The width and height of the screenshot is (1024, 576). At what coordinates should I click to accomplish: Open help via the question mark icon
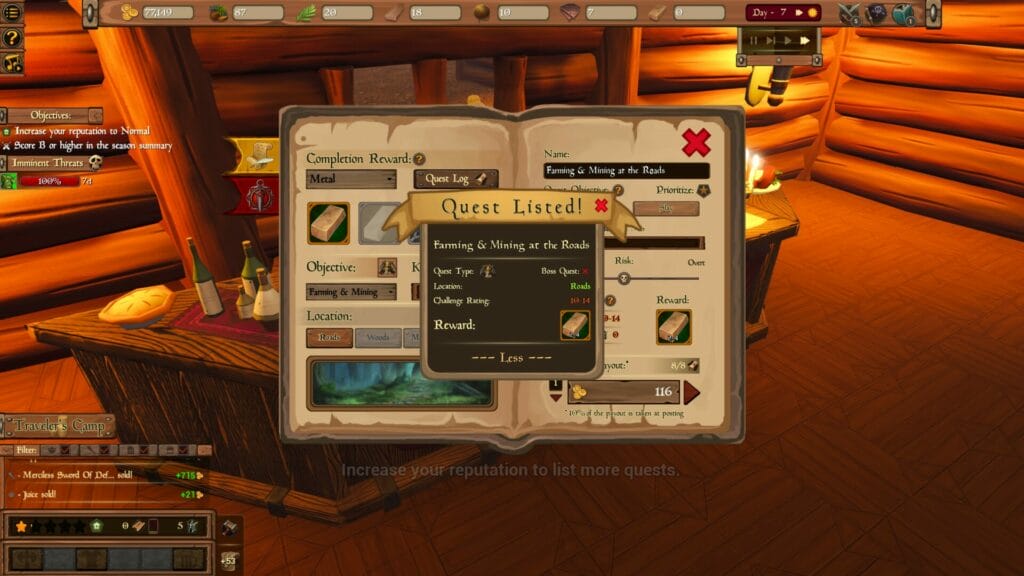(13, 38)
